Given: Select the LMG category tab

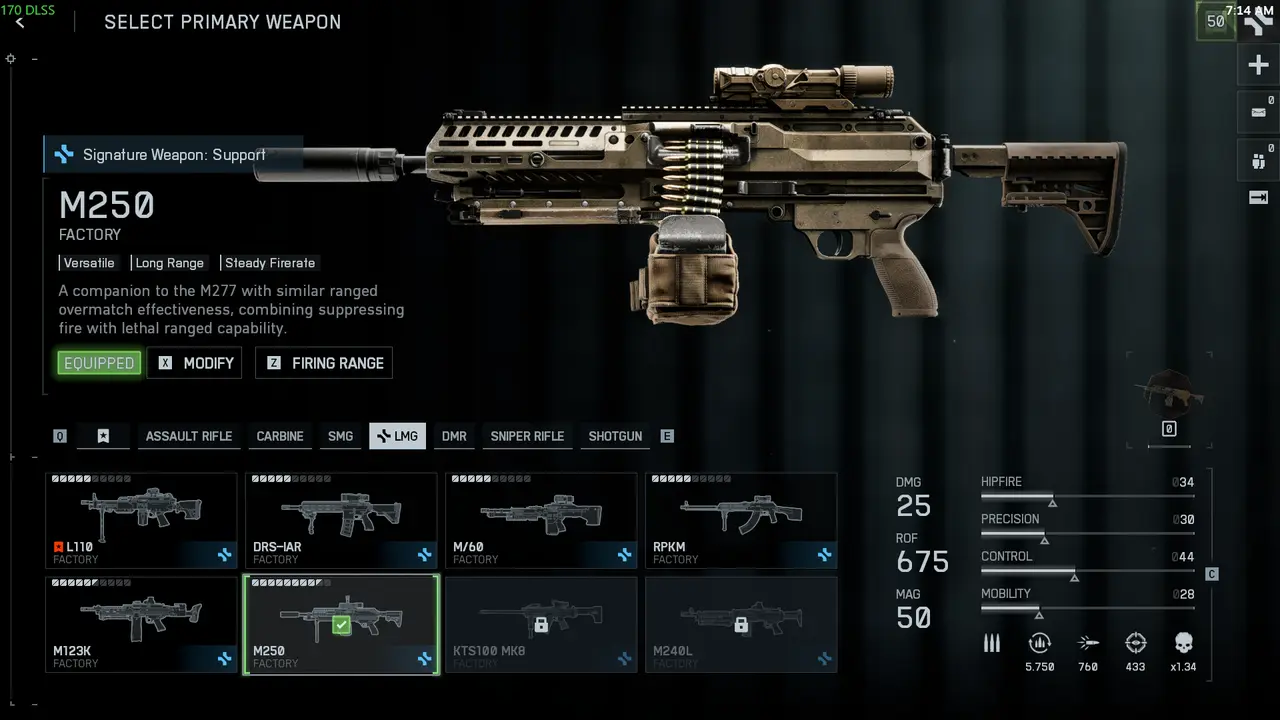Looking at the screenshot, I should pyautogui.click(x=397, y=436).
